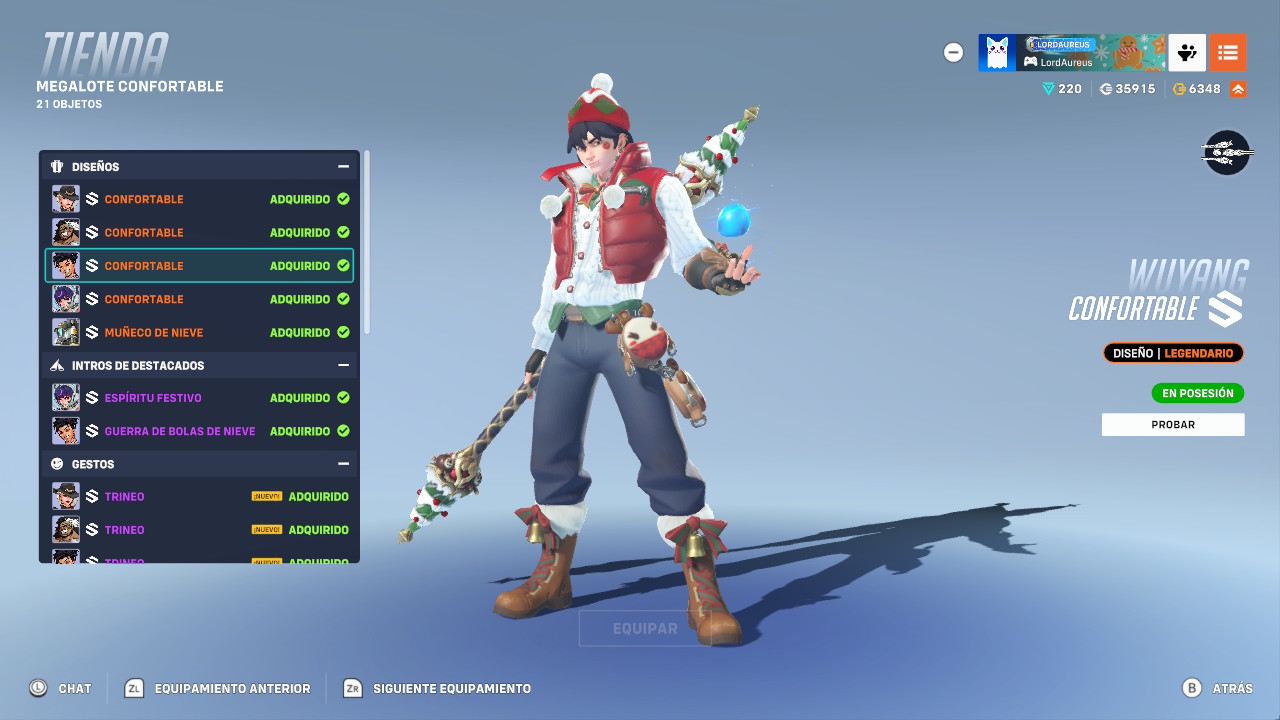1280x720 pixels.
Task: Click the PROBAR button
Action: click(x=1172, y=424)
